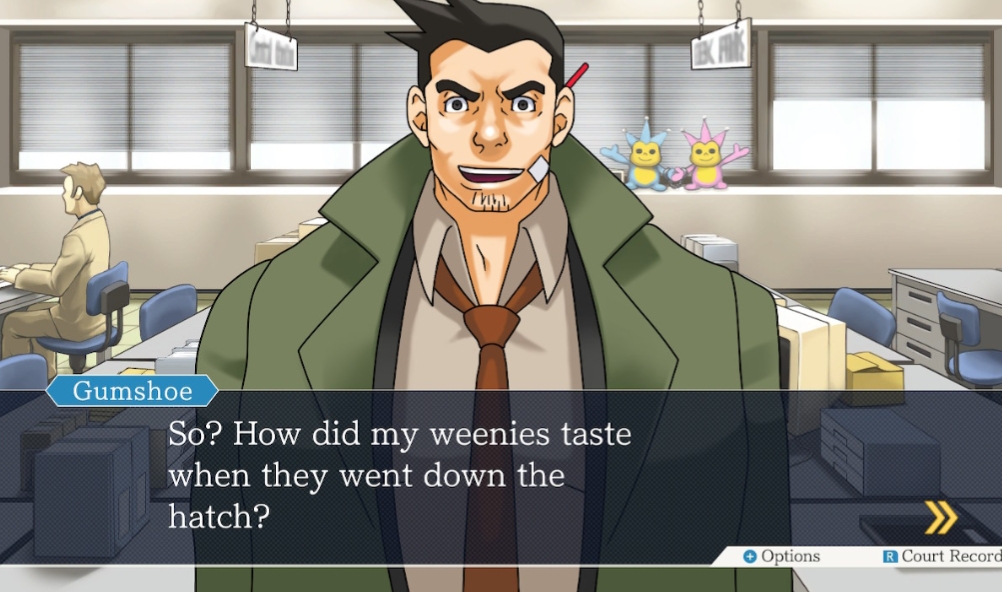The height and width of the screenshot is (592, 1002).
Task: Open the Court Record
Action: (x=942, y=557)
